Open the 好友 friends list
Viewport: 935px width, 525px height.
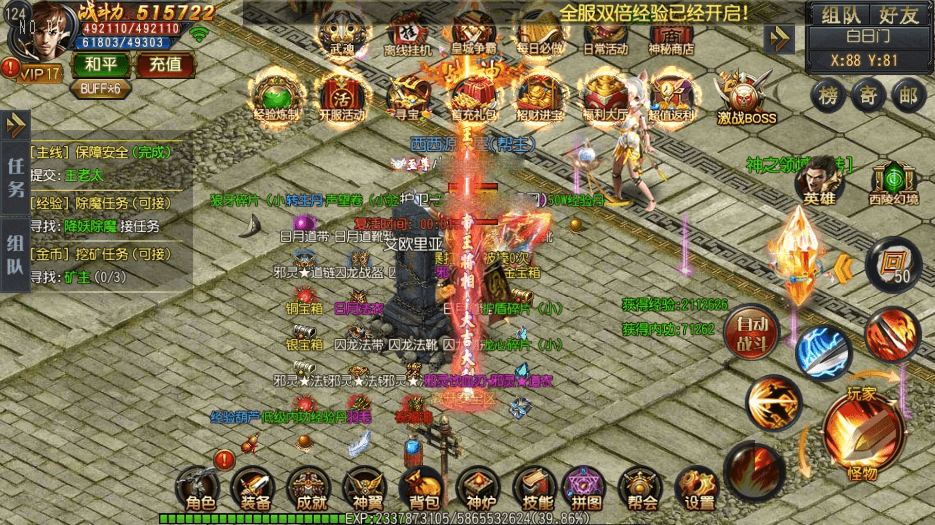897,14
